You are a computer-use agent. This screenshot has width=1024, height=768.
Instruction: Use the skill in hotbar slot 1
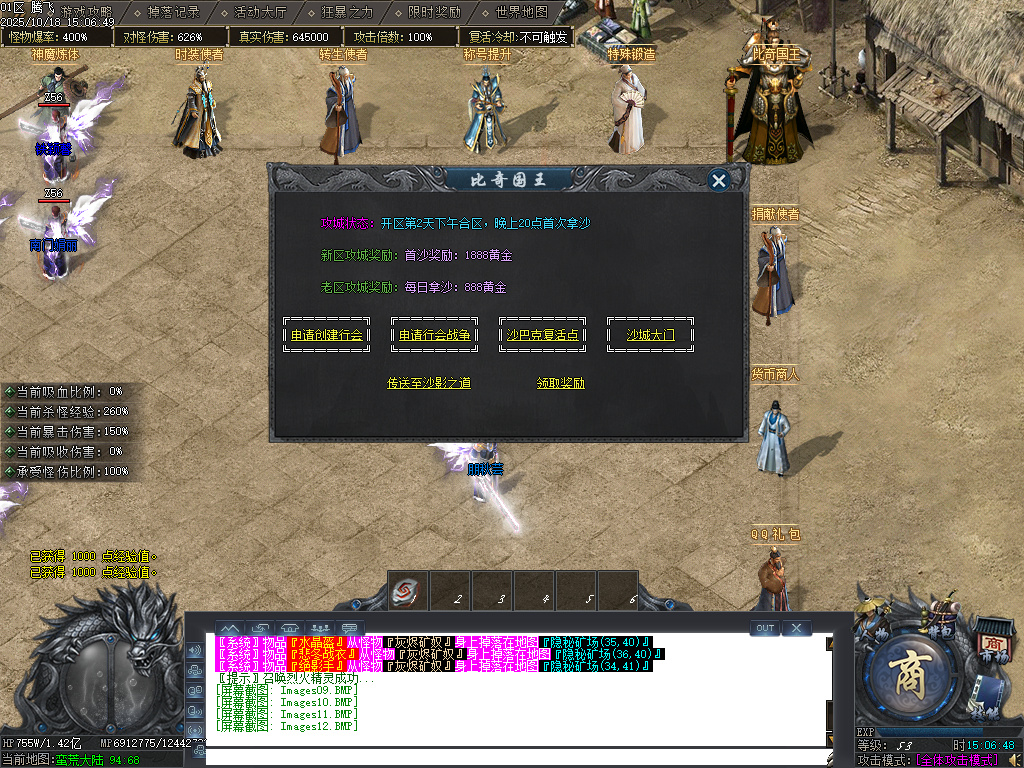409,591
